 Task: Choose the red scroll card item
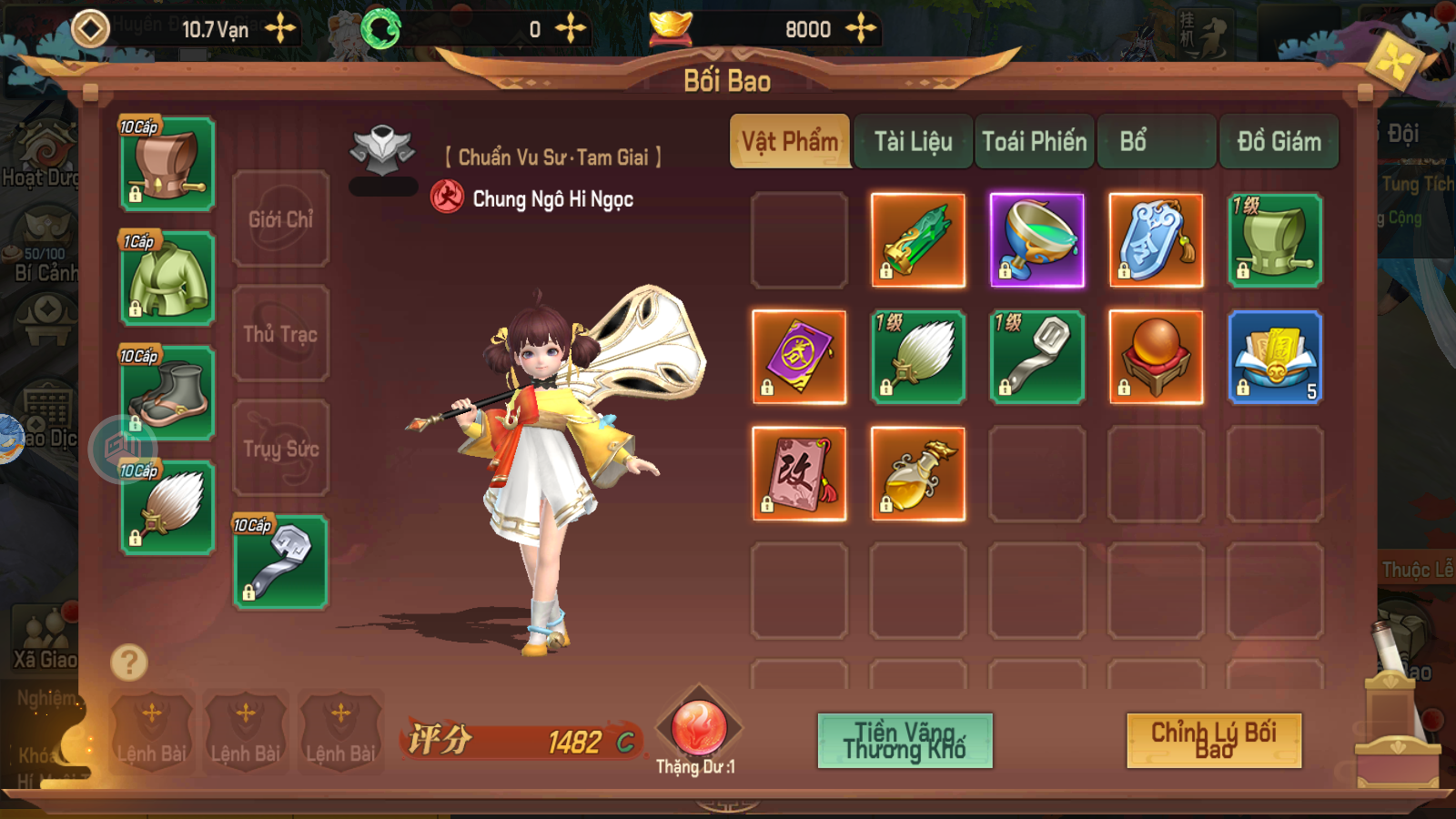799,474
